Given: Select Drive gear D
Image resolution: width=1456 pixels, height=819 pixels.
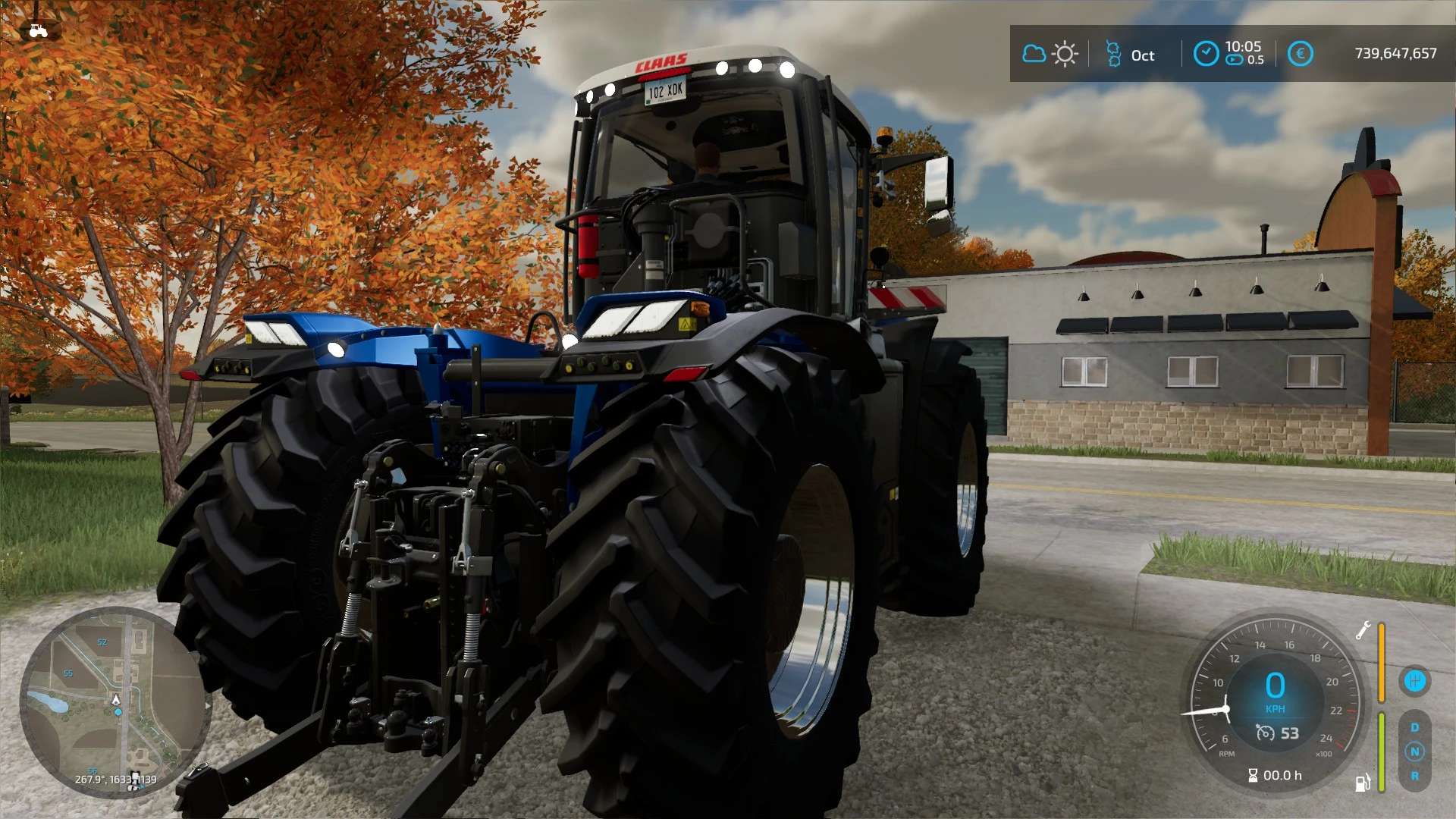Looking at the screenshot, I should (x=1414, y=727).
